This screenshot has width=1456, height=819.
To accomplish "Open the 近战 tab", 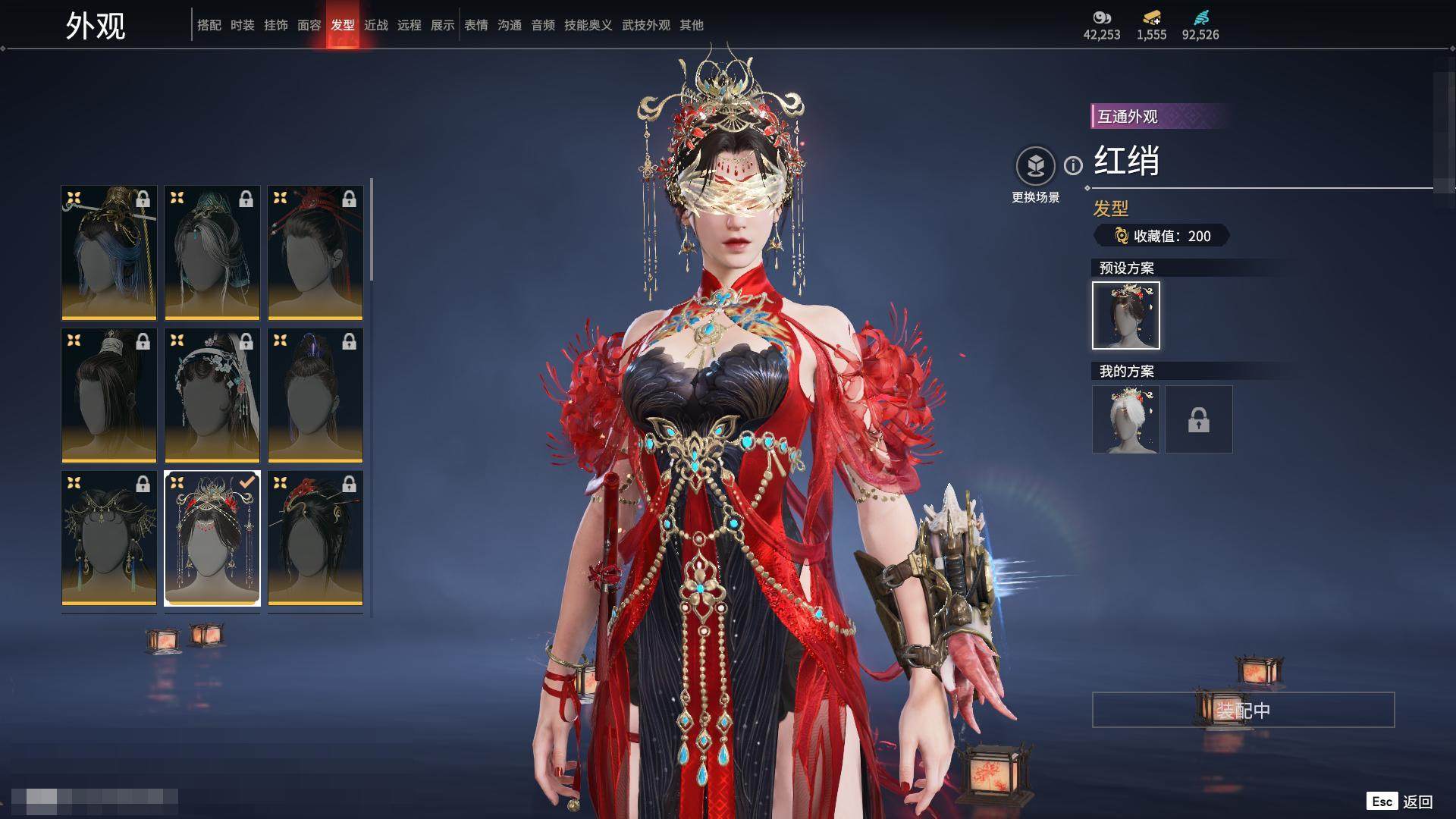I will 375,25.
